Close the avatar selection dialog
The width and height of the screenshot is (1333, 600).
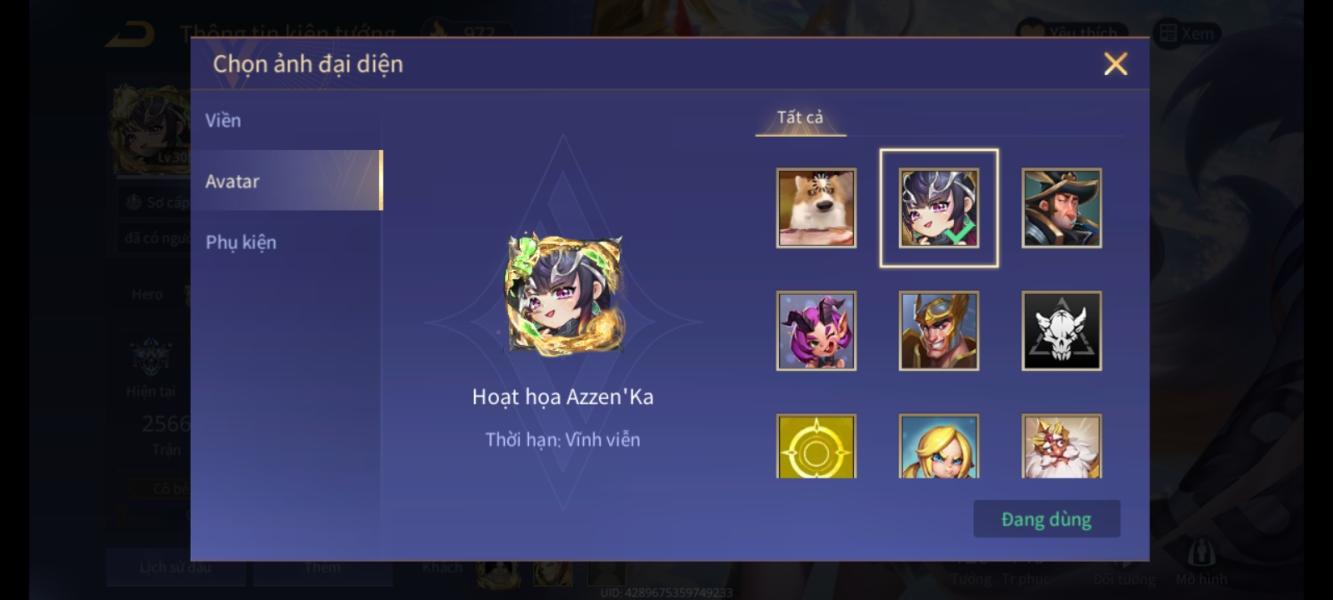(x=1115, y=64)
